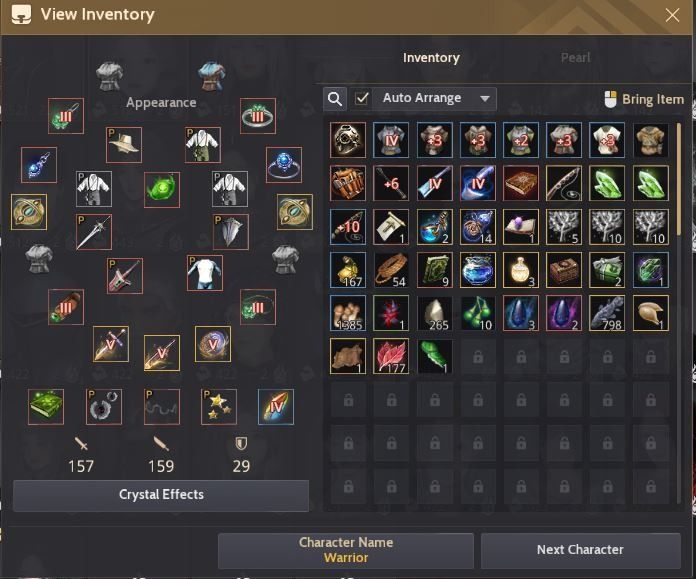Click the green leaf inventory item
This screenshot has height=579, width=696.
(435, 356)
